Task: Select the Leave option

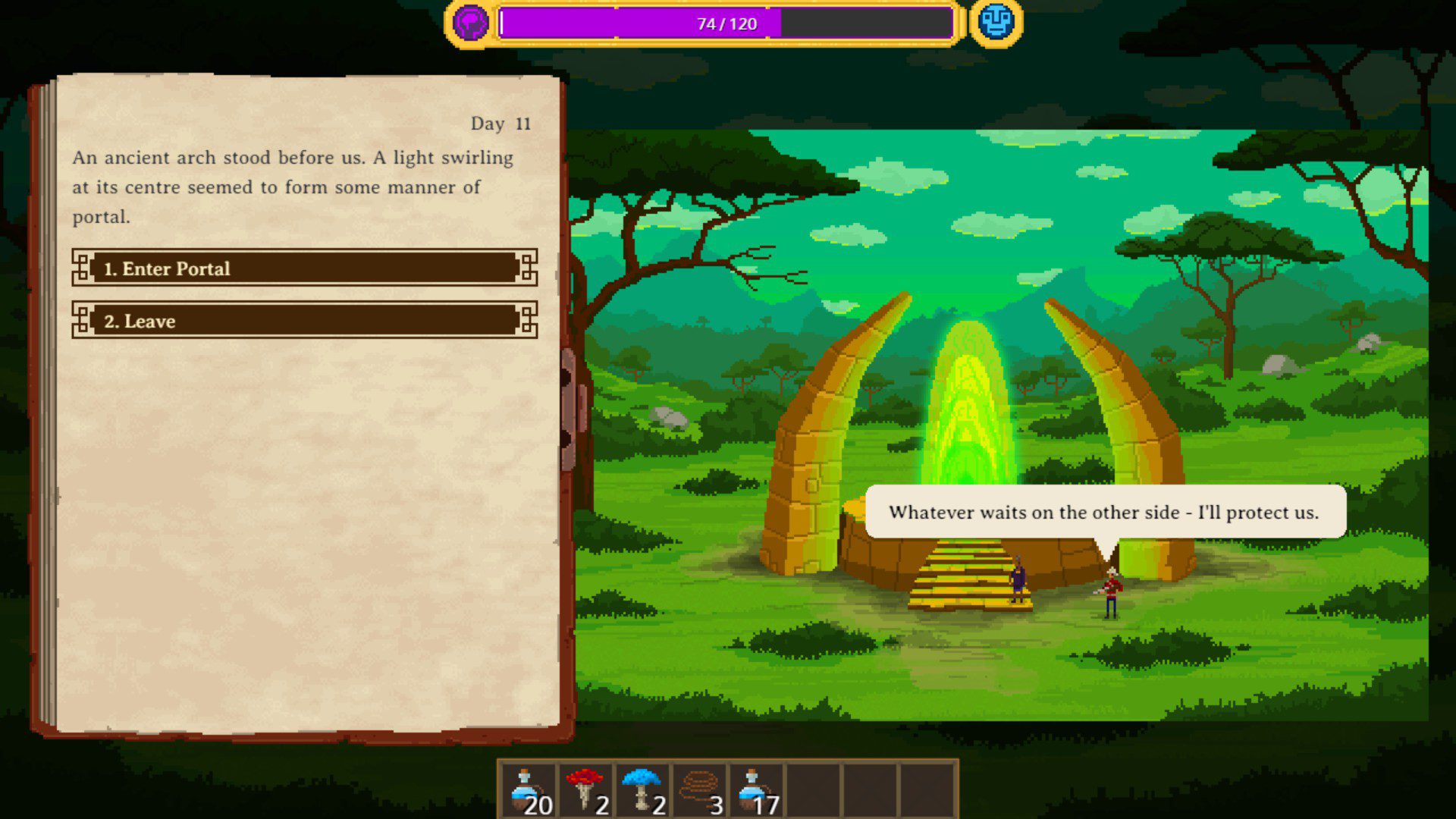Action: (304, 321)
